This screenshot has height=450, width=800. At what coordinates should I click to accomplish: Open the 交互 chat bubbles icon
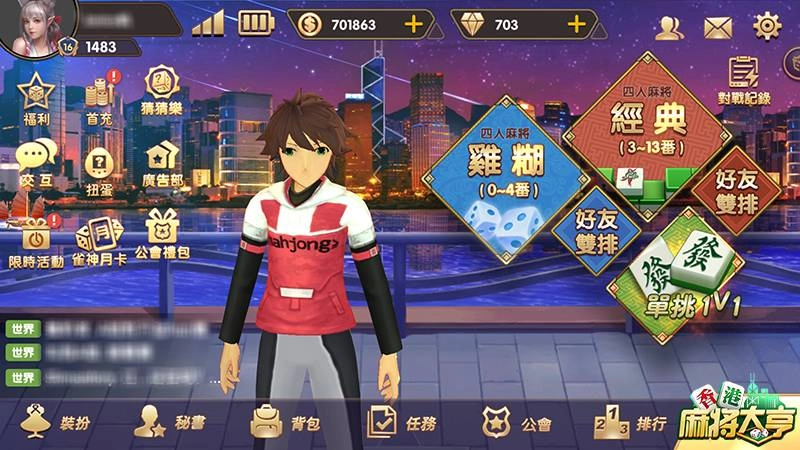[37, 159]
